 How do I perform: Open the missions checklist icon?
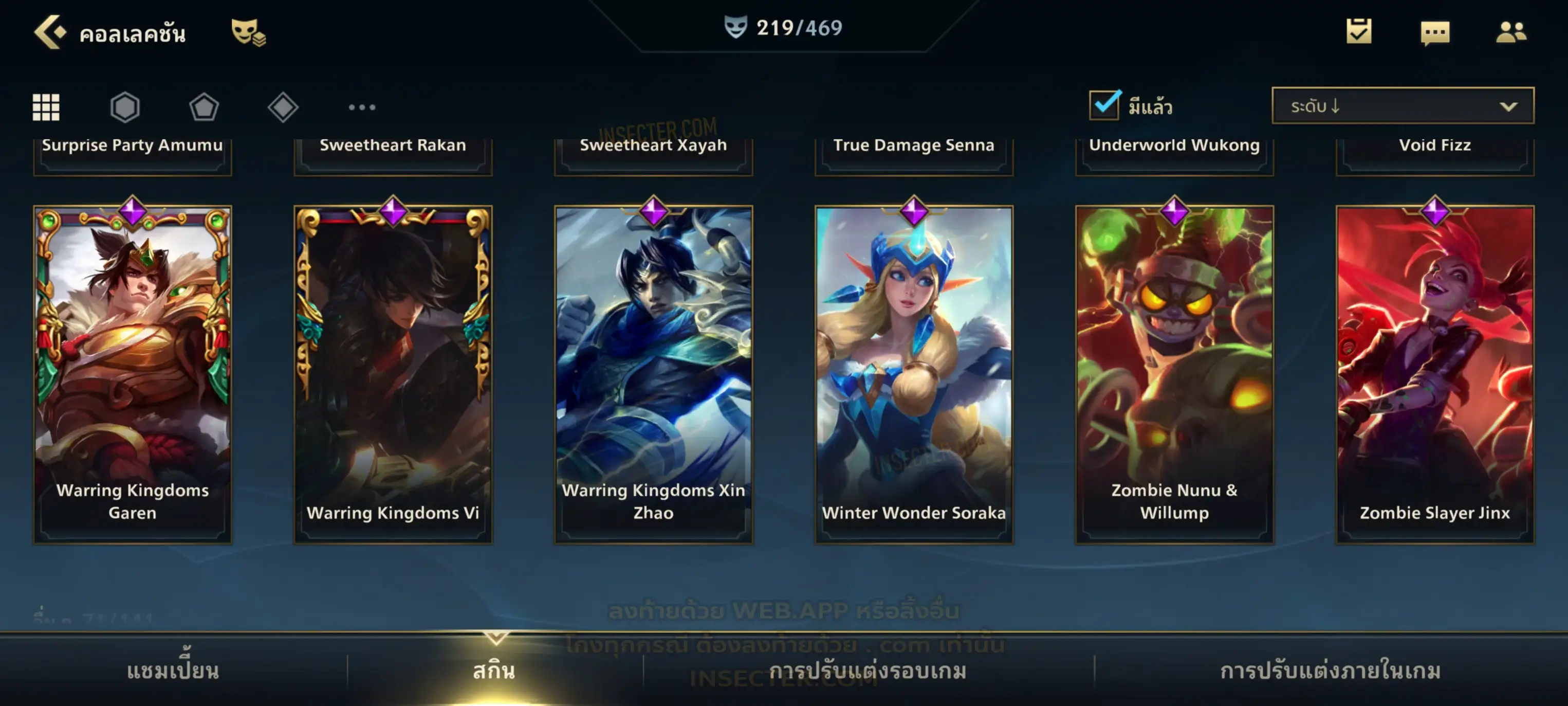point(1358,32)
